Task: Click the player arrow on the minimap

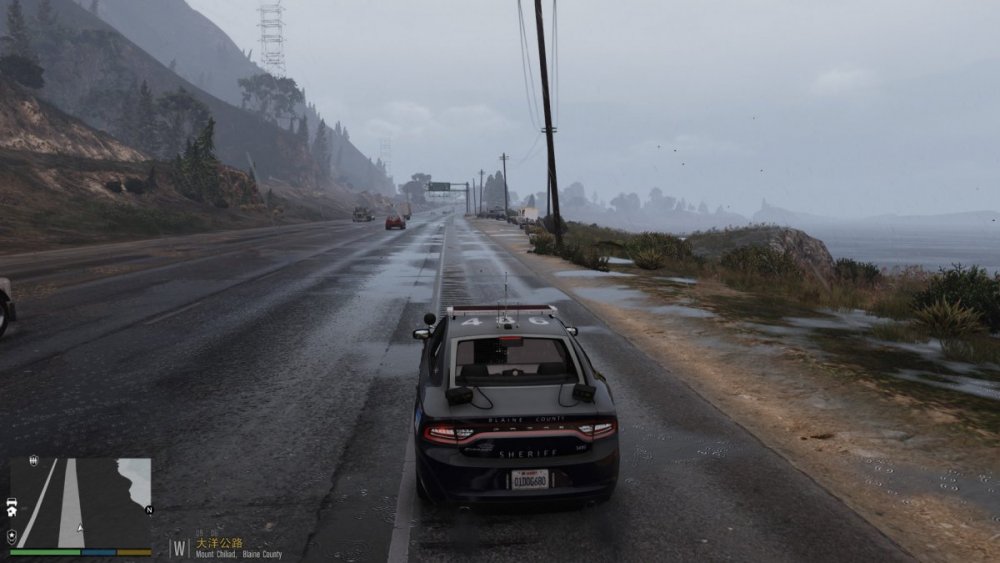Action: pyautogui.click(x=80, y=526)
